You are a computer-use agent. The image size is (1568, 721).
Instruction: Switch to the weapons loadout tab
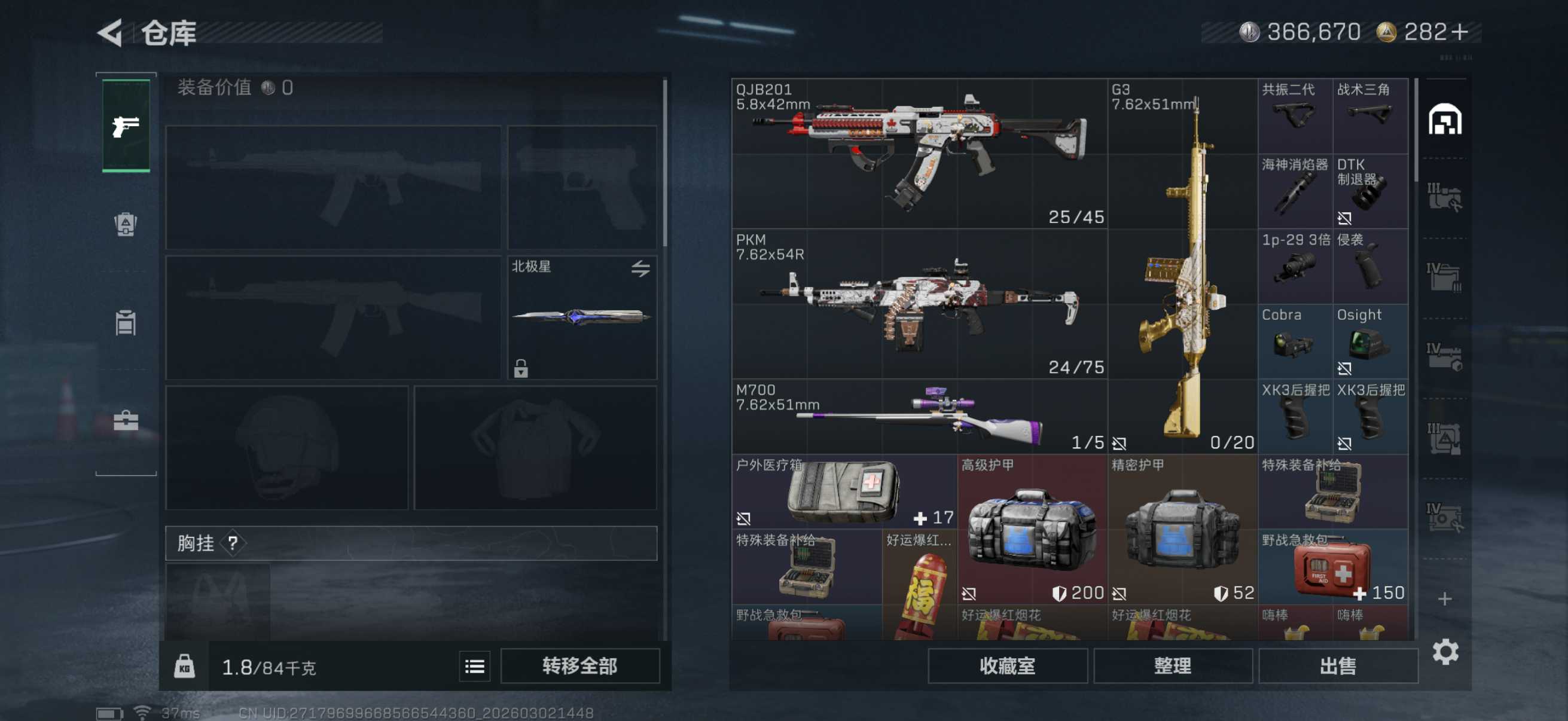(x=126, y=126)
